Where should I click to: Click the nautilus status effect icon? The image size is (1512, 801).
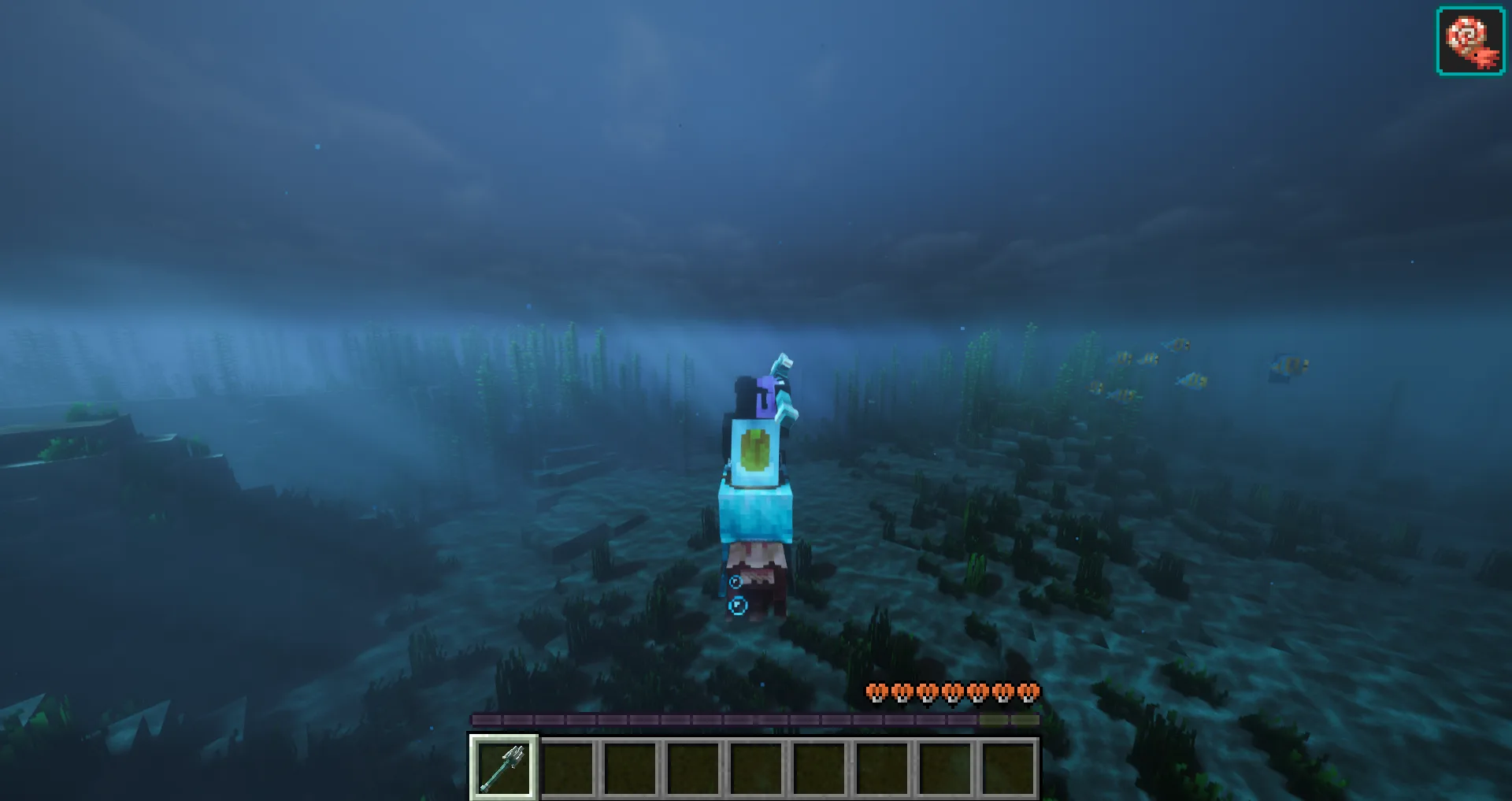pyautogui.click(x=1470, y=41)
